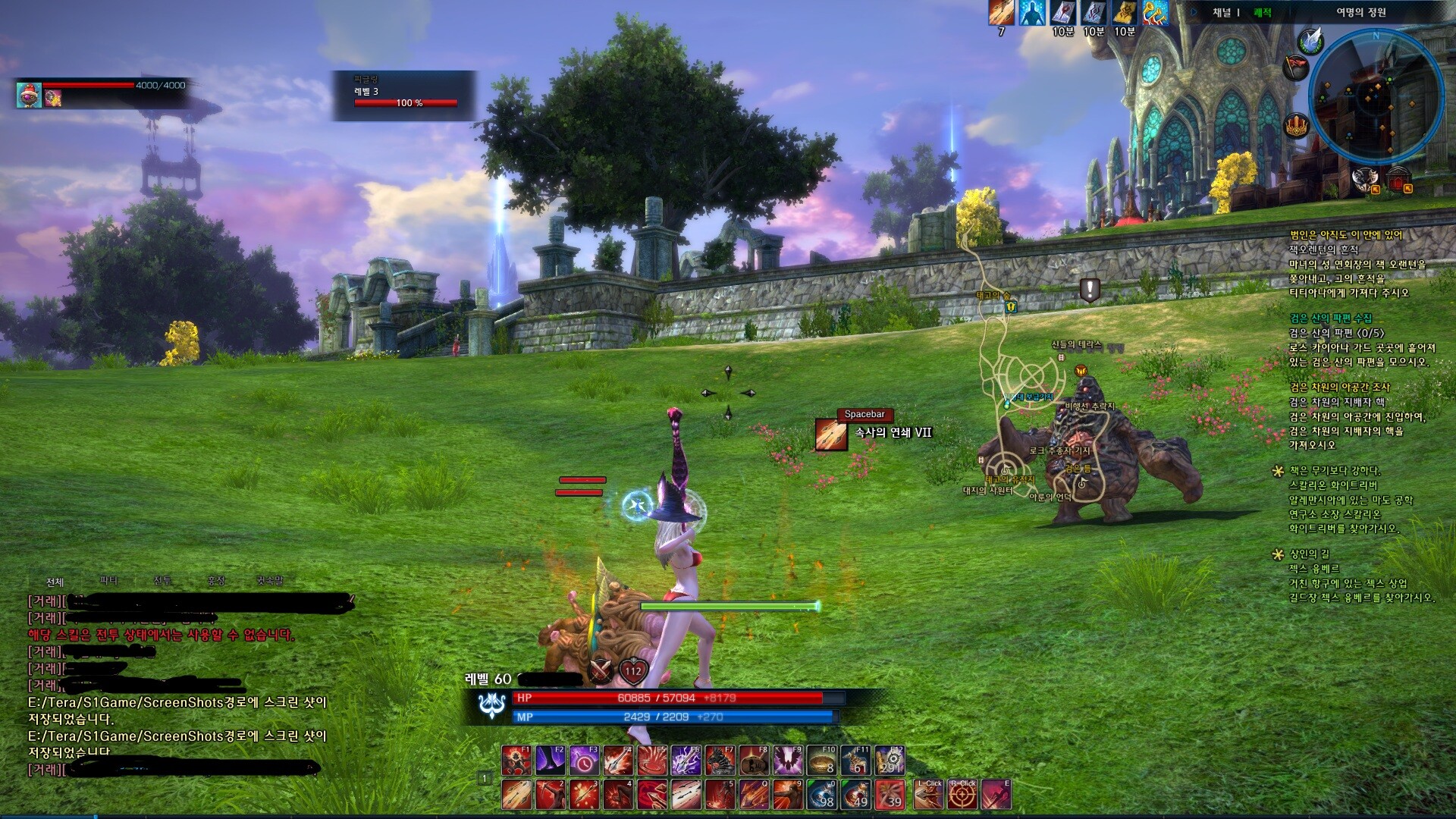Open the circular minimap
This screenshot has height=819, width=1456.
[x=1376, y=96]
